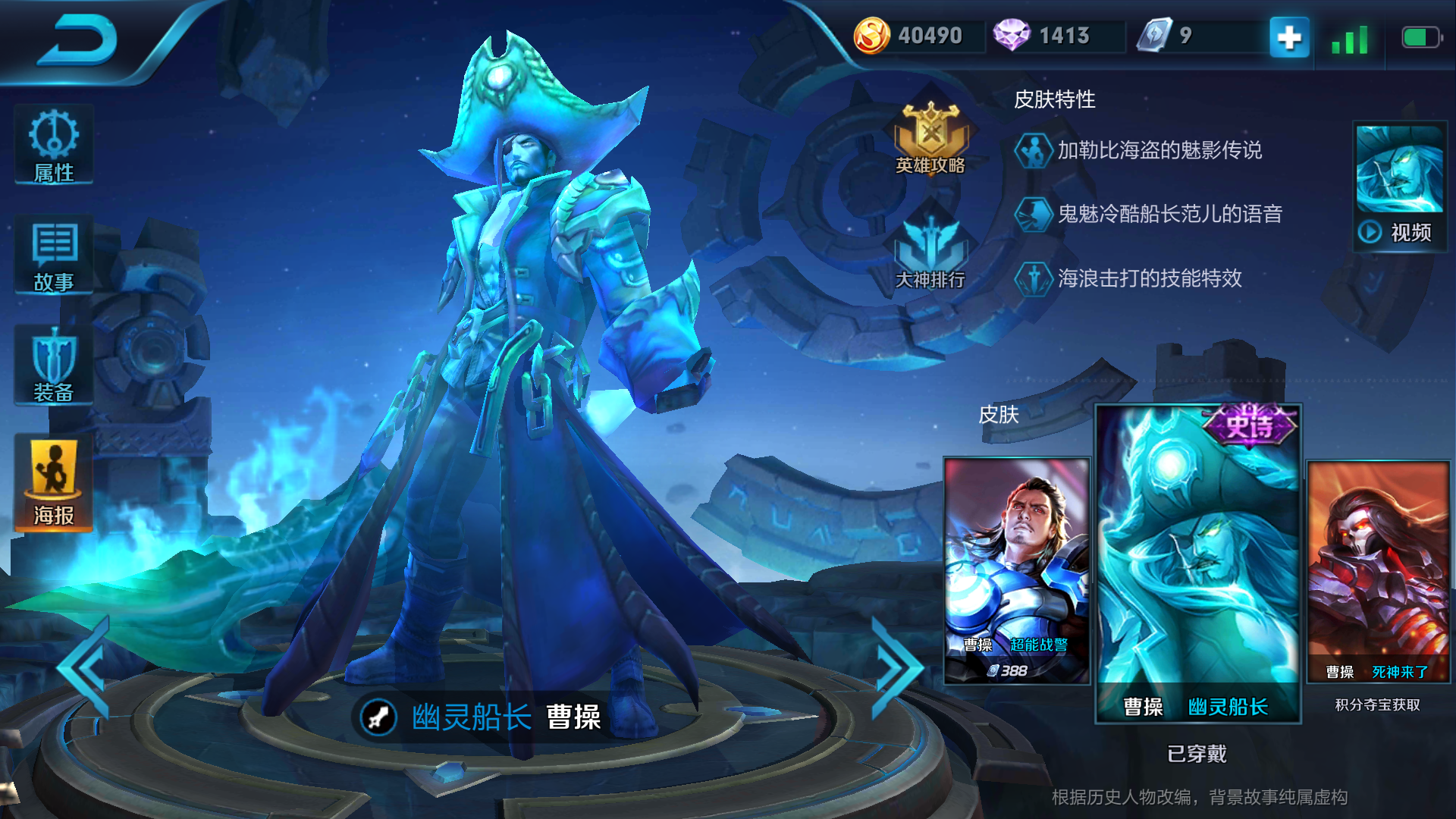The width and height of the screenshot is (1456, 819).
Task: Switch to the previous hero with left arrow
Action: (85, 667)
